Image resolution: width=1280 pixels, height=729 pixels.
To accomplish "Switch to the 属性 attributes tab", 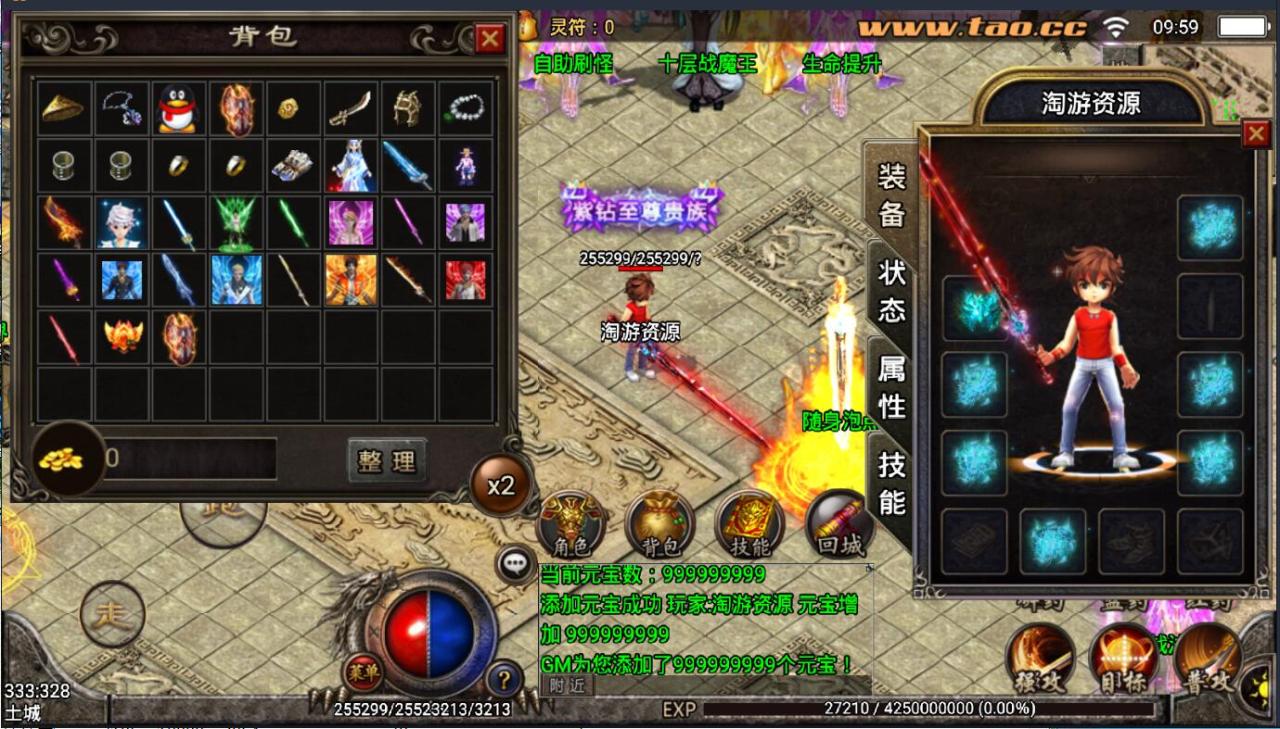I will coord(891,387).
